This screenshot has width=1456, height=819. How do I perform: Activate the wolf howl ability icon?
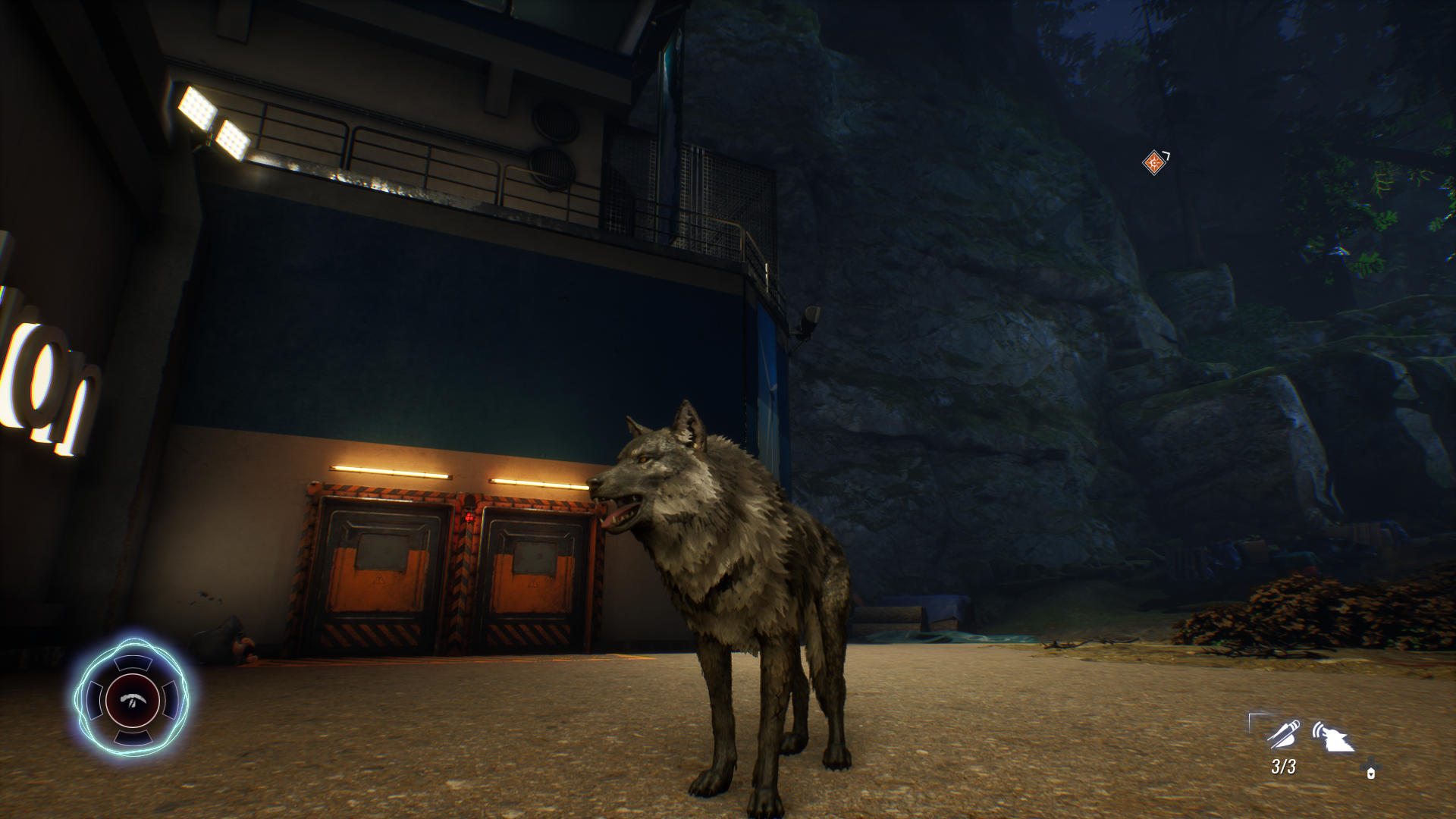[1332, 736]
